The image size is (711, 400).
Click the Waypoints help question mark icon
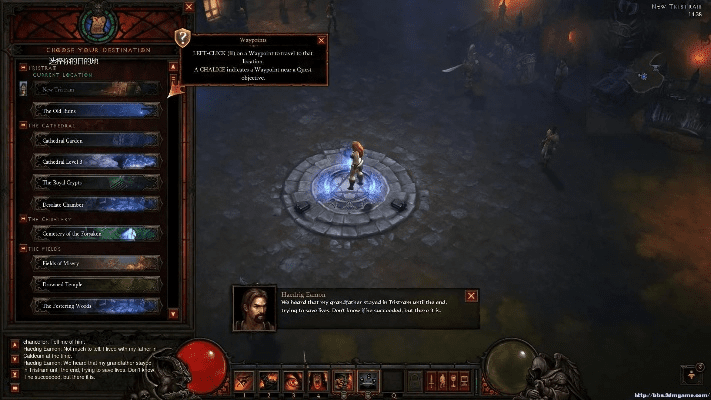pos(182,38)
